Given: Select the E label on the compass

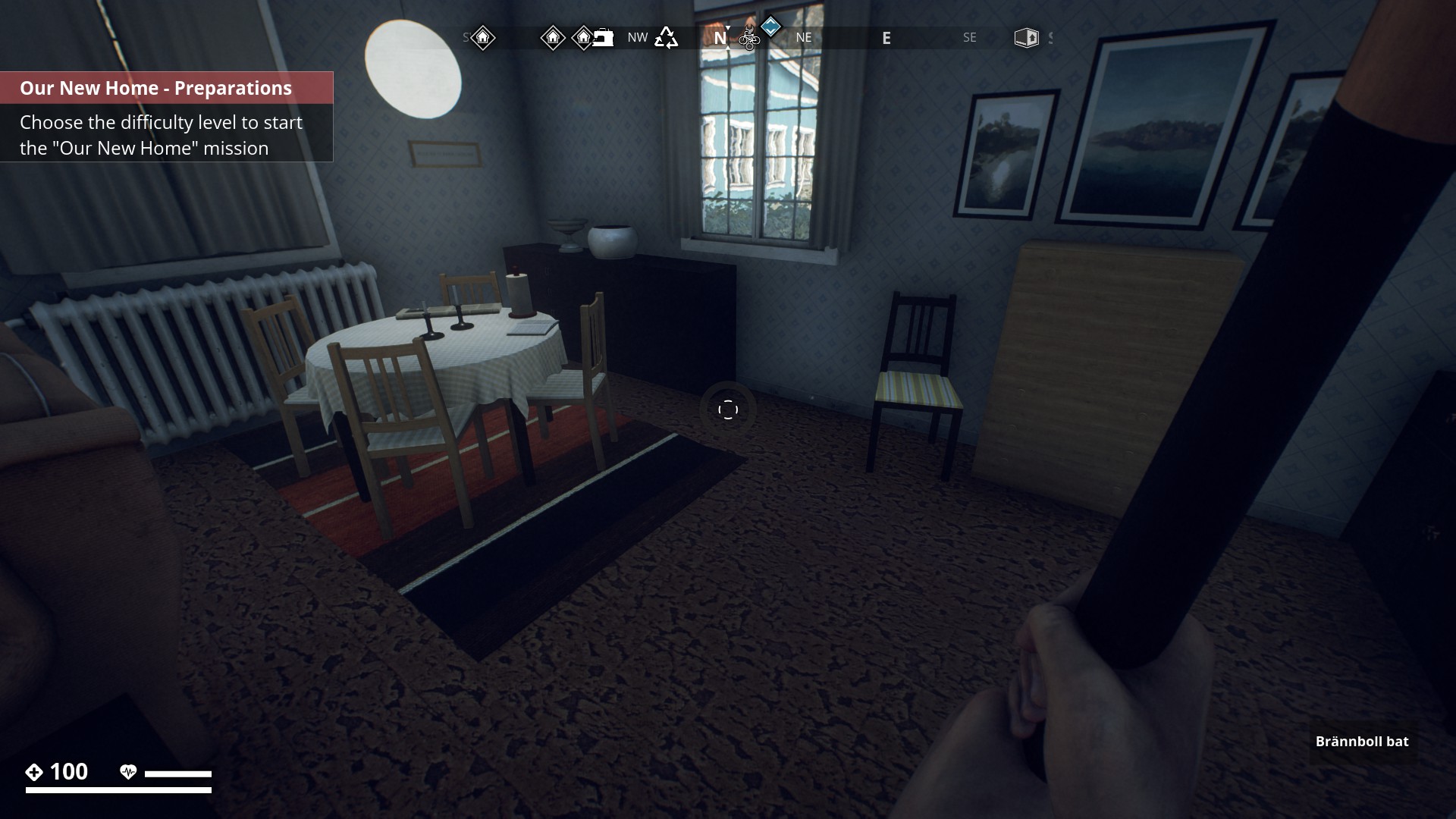Looking at the screenshot, I should 887,38.
